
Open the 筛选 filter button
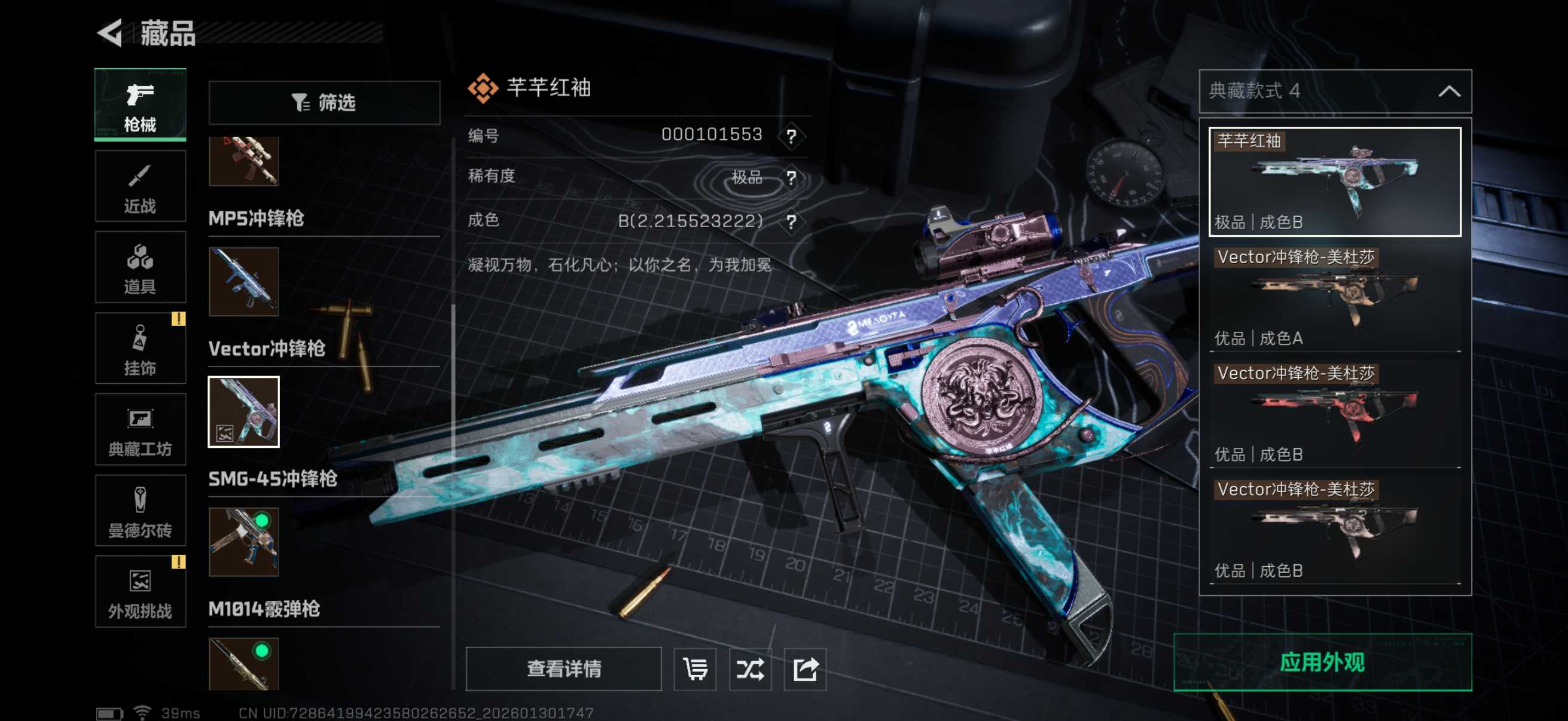point(324,102)
